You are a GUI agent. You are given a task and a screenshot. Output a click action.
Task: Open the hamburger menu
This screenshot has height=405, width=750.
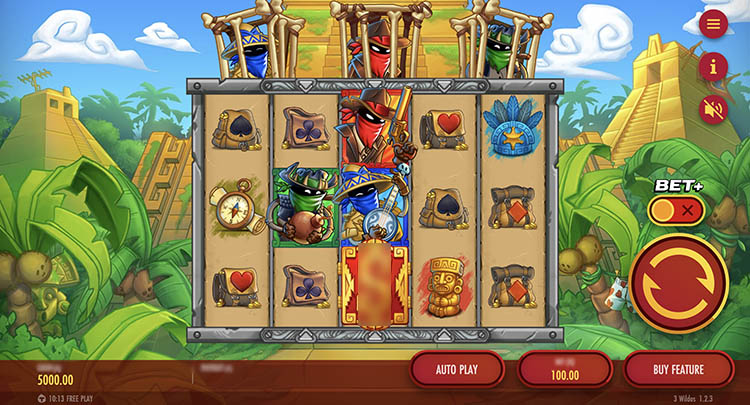pos(713,24)
